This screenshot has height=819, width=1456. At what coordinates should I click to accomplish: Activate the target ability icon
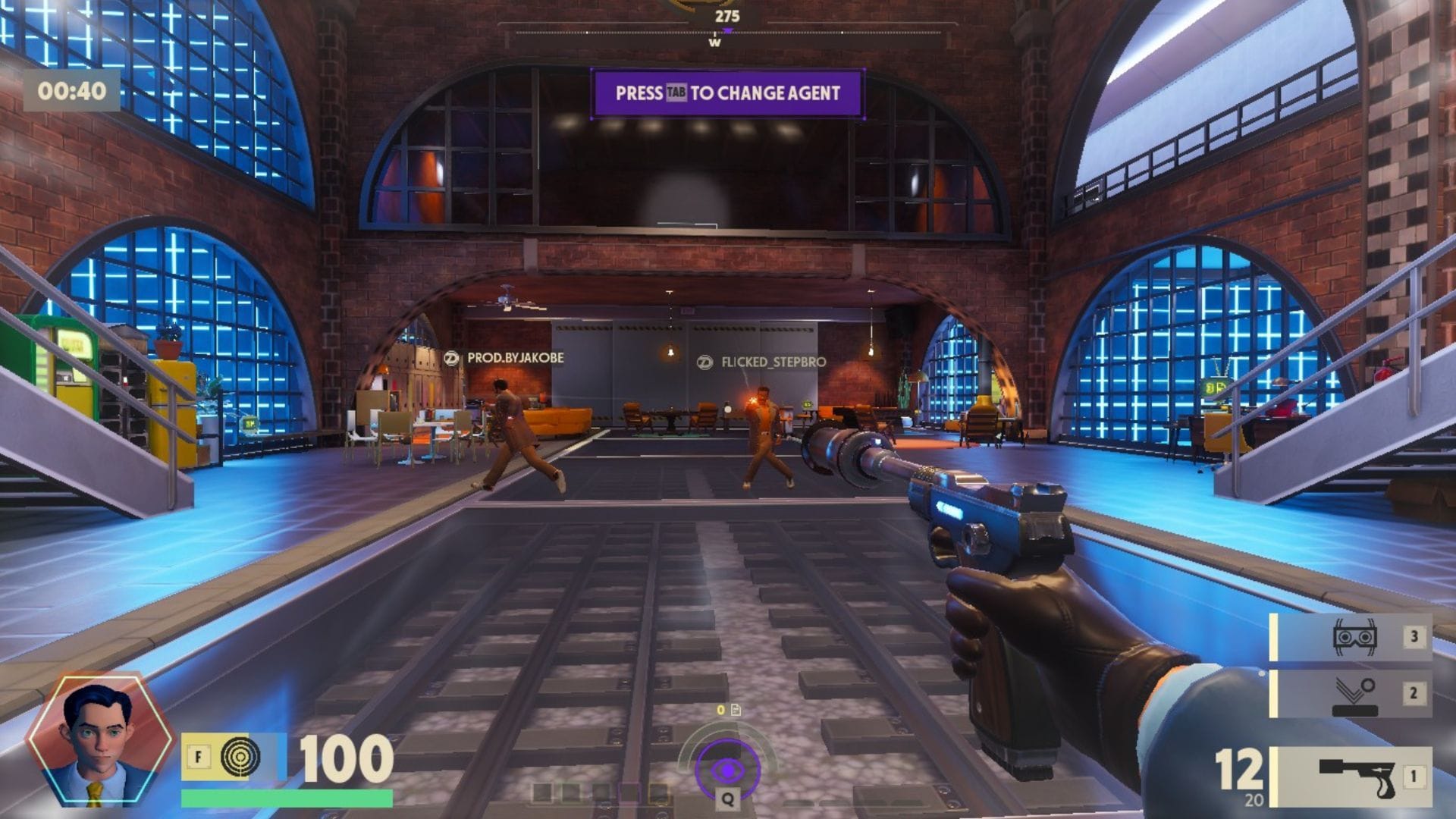[x=240, y=756]
